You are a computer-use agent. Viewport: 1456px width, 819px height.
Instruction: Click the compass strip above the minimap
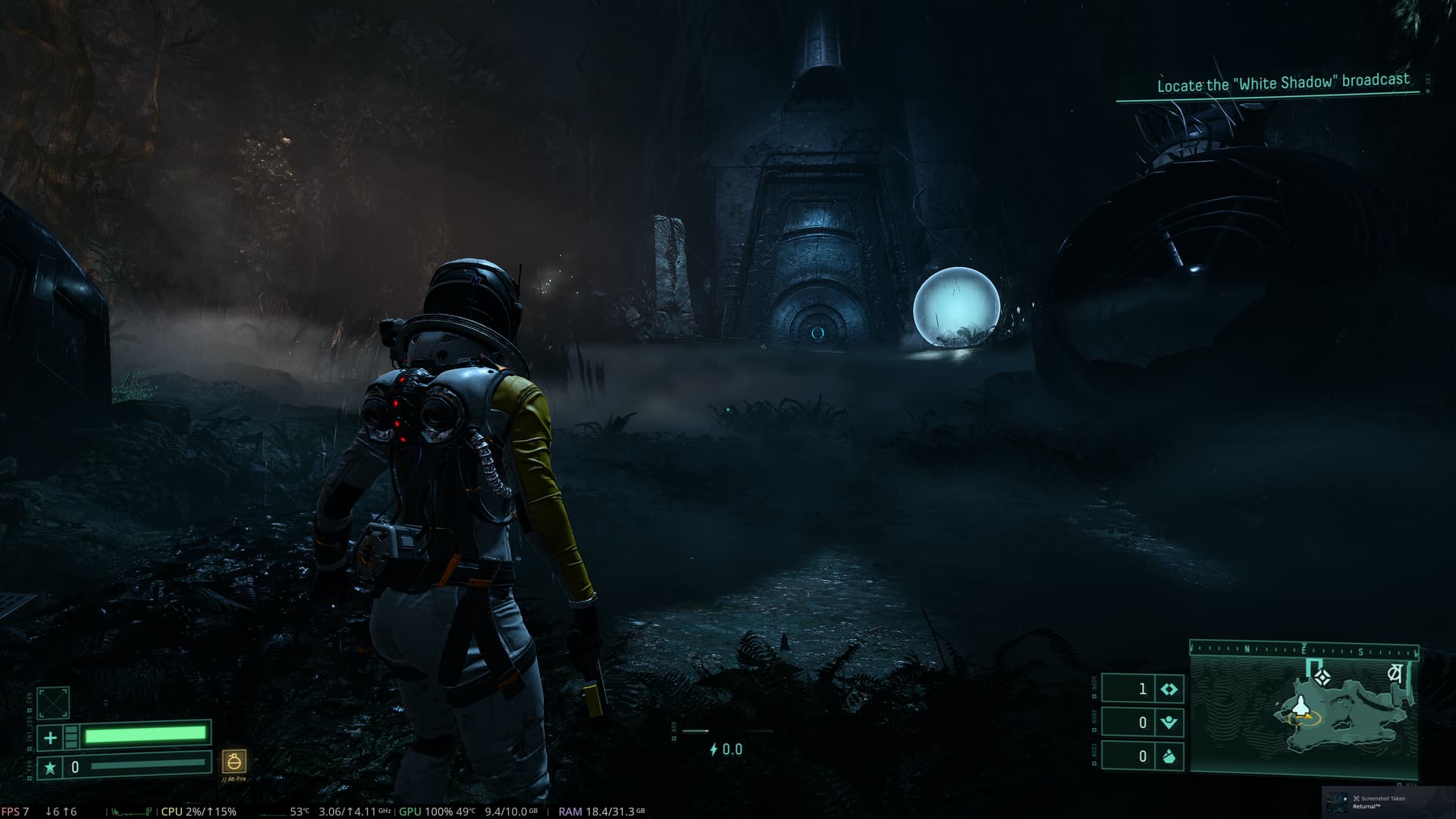tap(1303, 650)
